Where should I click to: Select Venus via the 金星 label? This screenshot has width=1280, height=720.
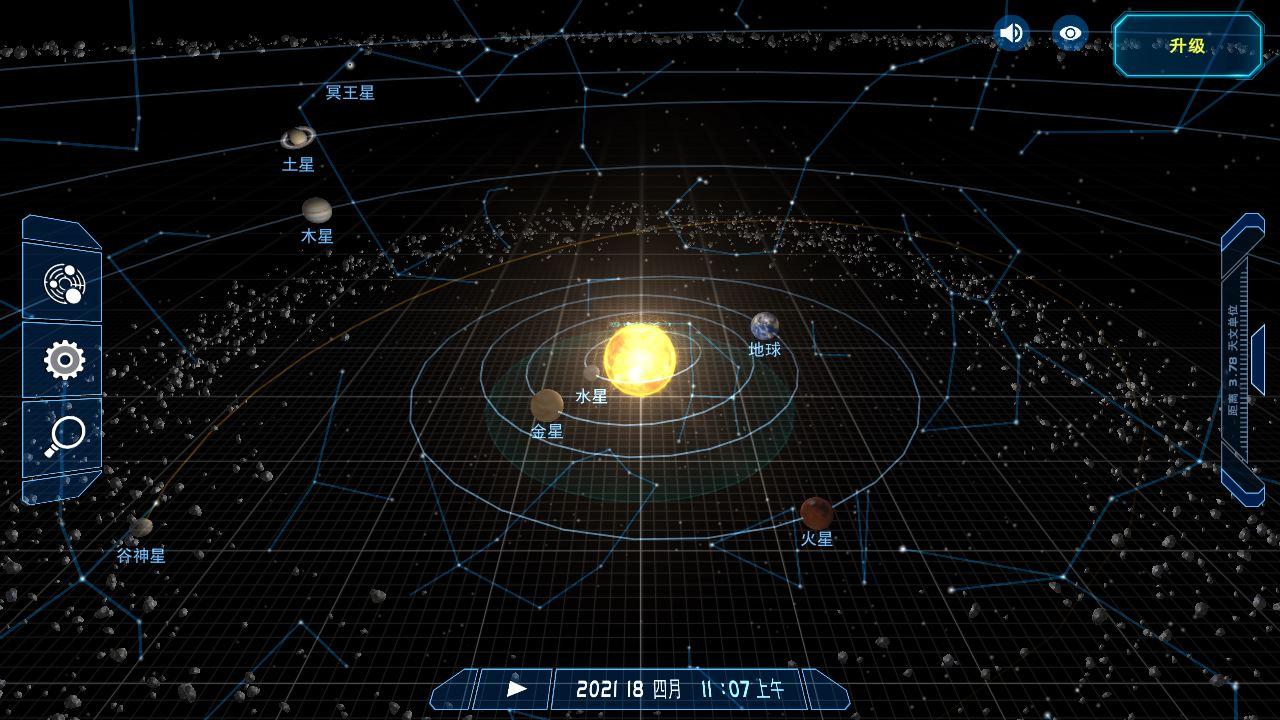[548, 432]
